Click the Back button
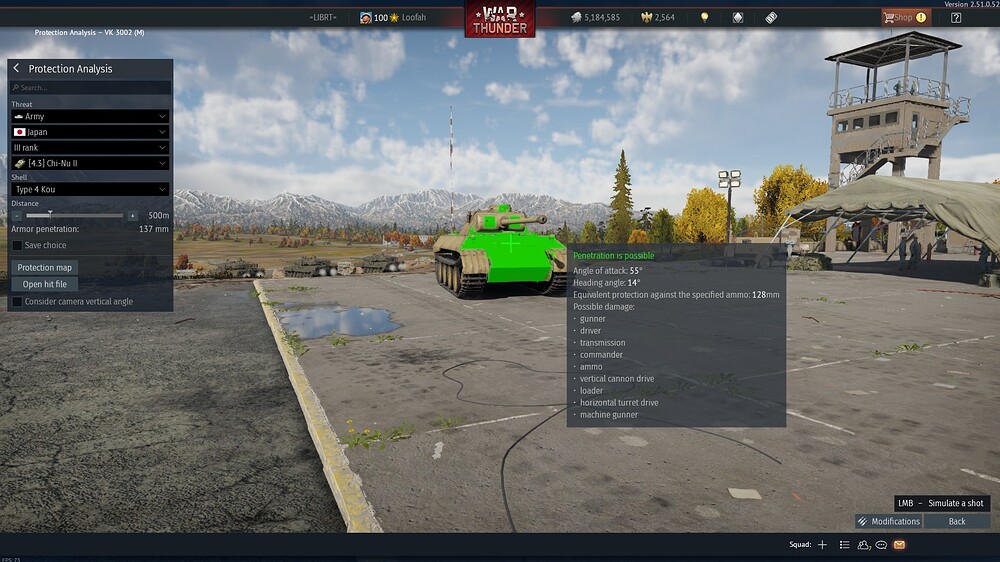The image size is (1000, 562). 957,521
